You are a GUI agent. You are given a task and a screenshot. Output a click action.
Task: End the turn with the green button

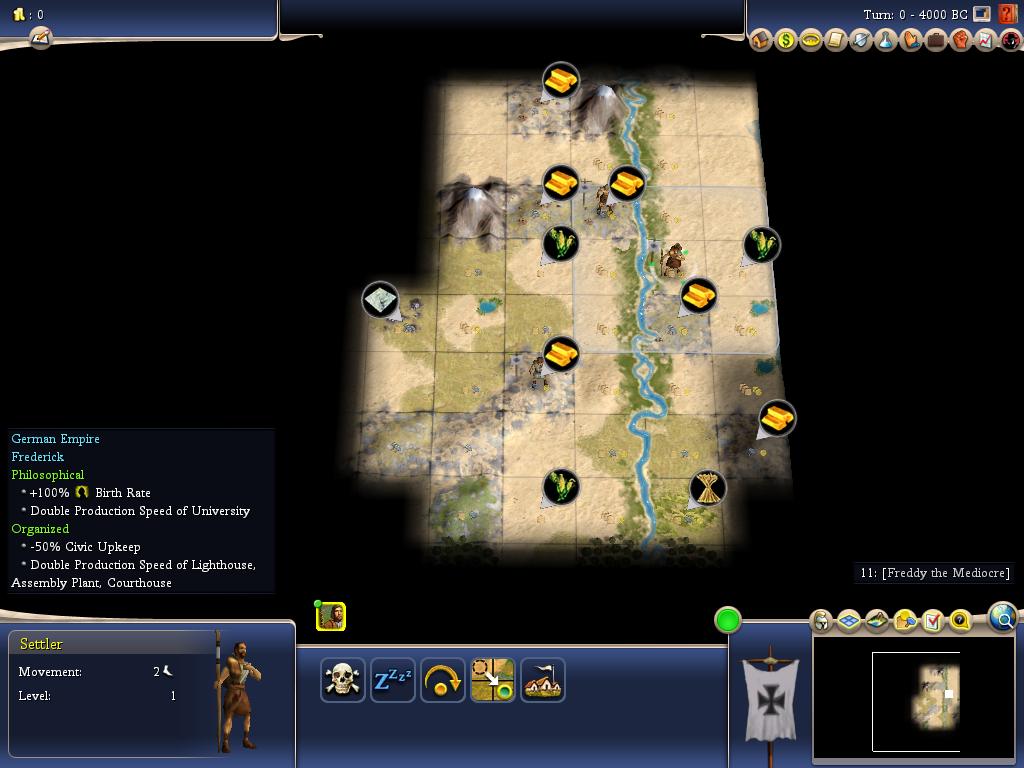pyautogui.click(x=728, y=620)
